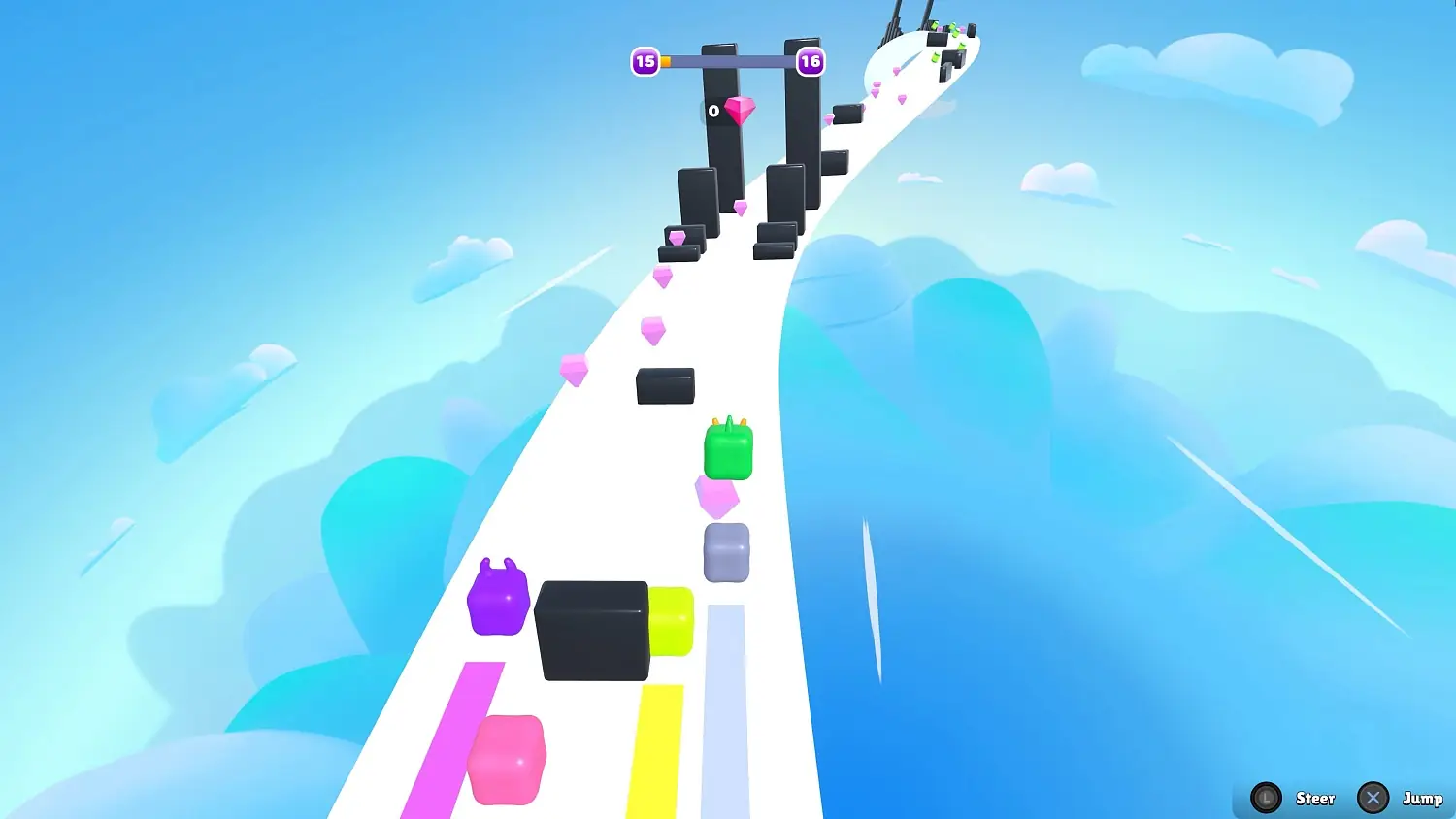Click the green jelly character on the track
This screenshot has height=819, width=1456.
coord(727,448)
